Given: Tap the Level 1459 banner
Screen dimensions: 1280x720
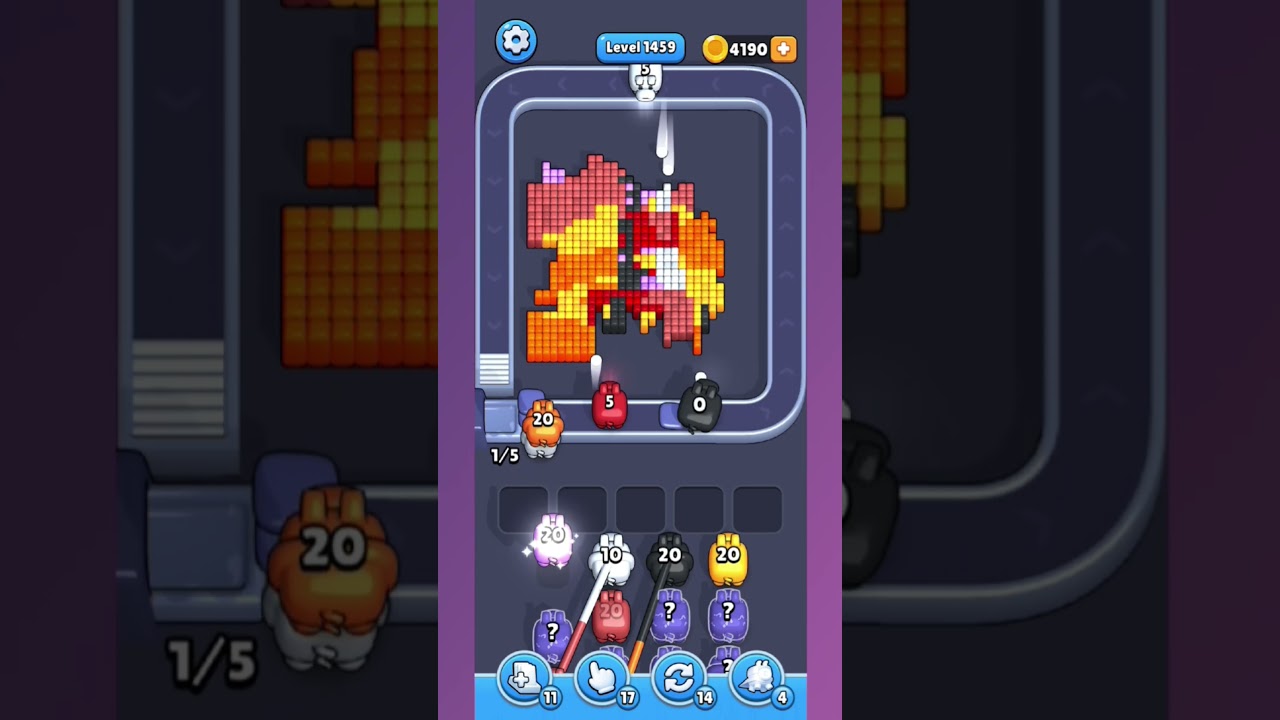Looking at the screenshot, I should [640, 46].
